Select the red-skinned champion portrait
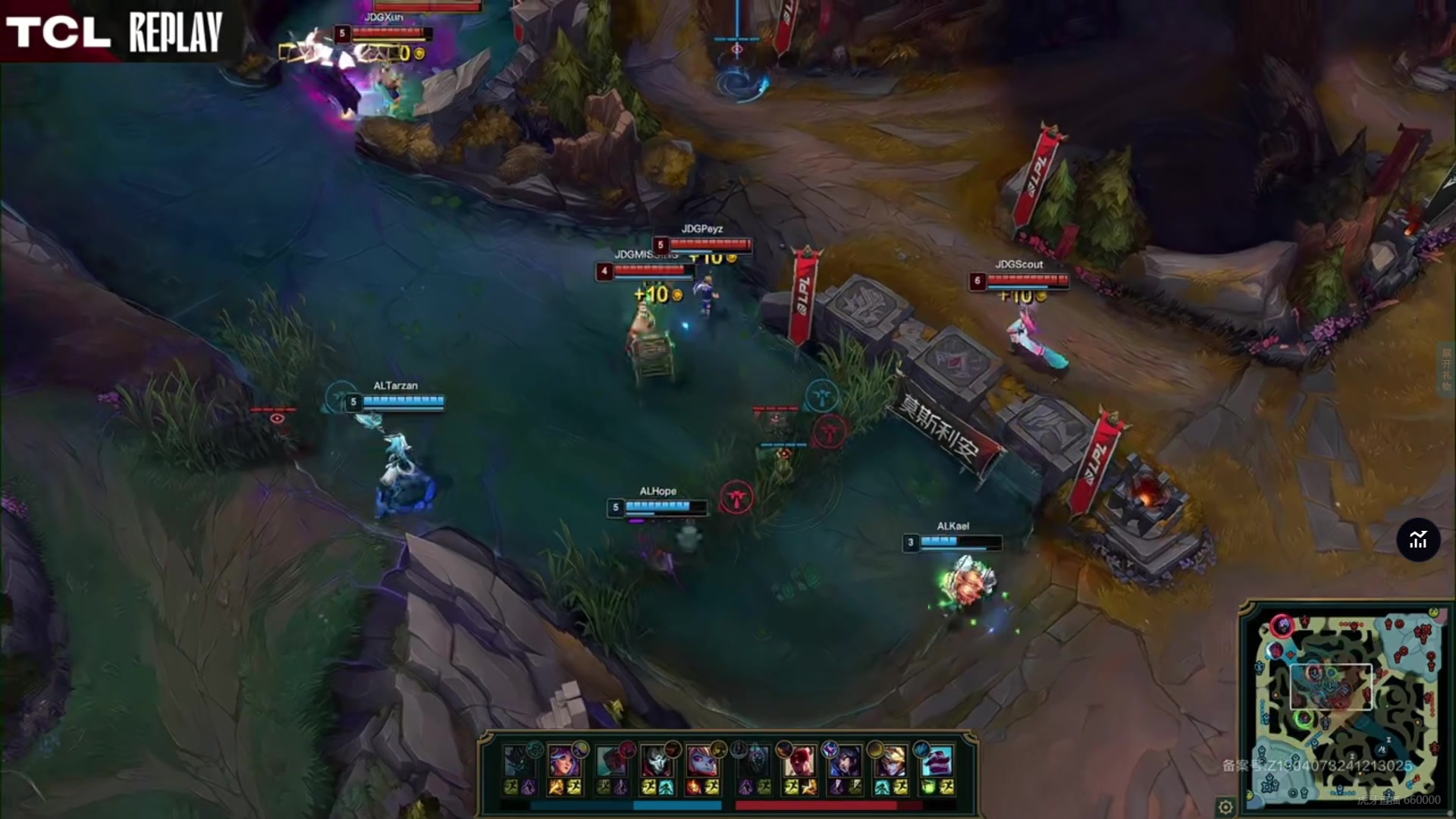This screenshot has width=1456, height=819. coord(799,761)
